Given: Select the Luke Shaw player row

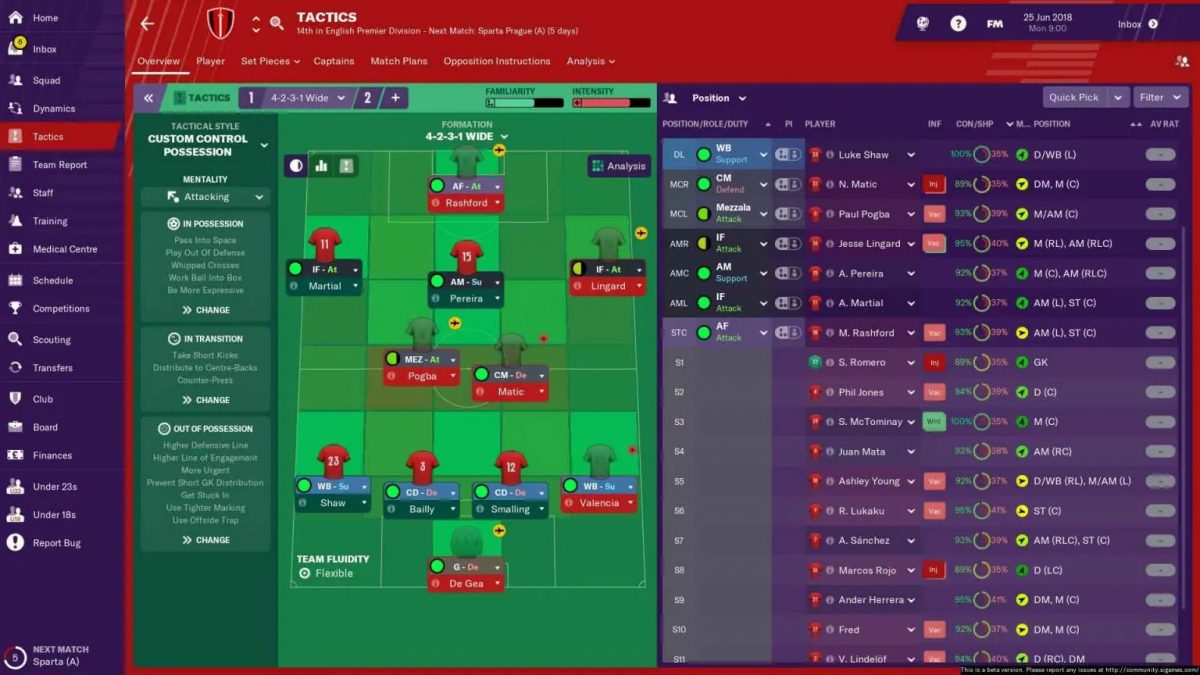Looking at the screenshot, I should (x=863, y=155).
